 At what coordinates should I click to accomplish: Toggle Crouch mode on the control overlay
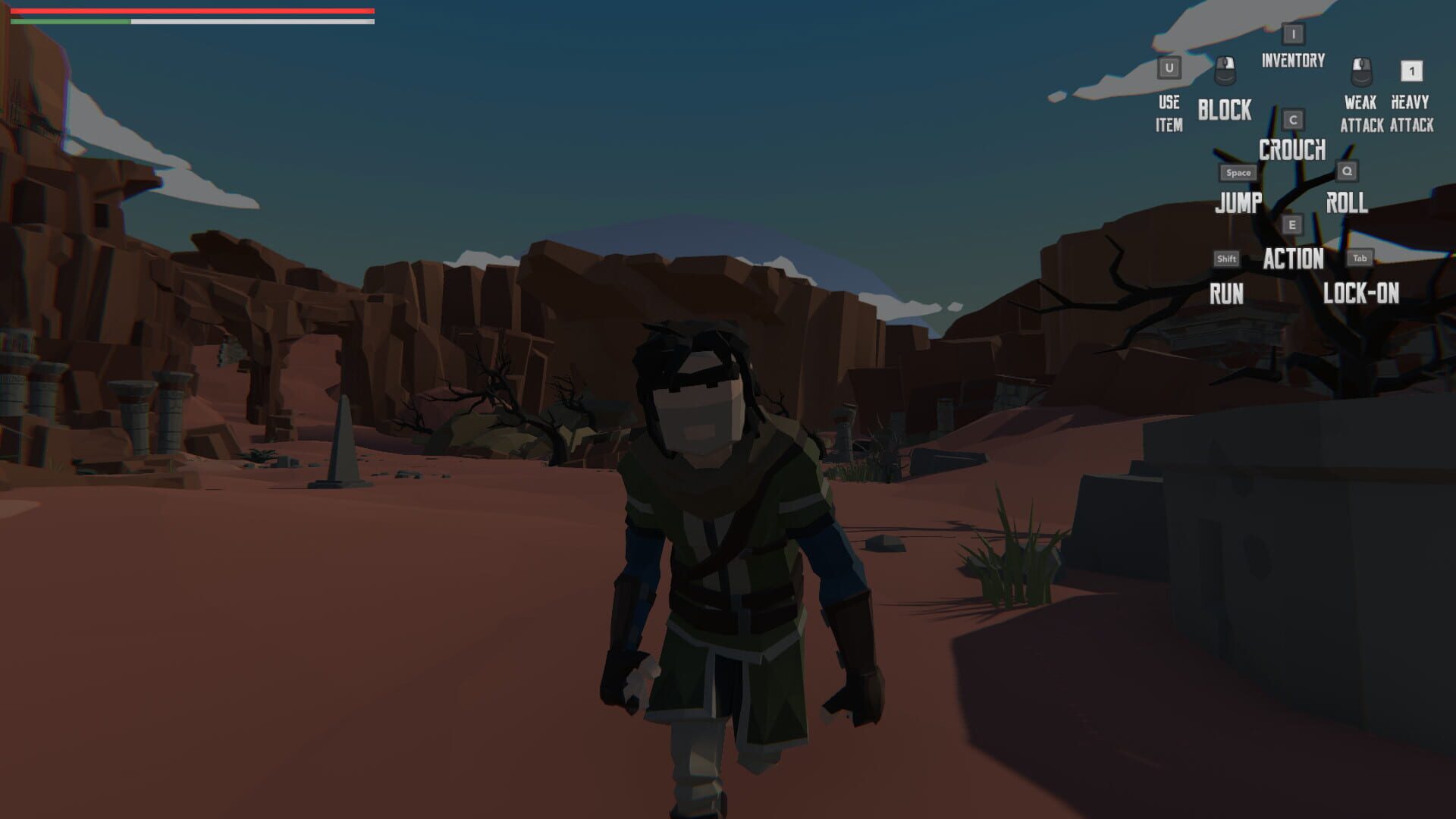coord(1291,151)
